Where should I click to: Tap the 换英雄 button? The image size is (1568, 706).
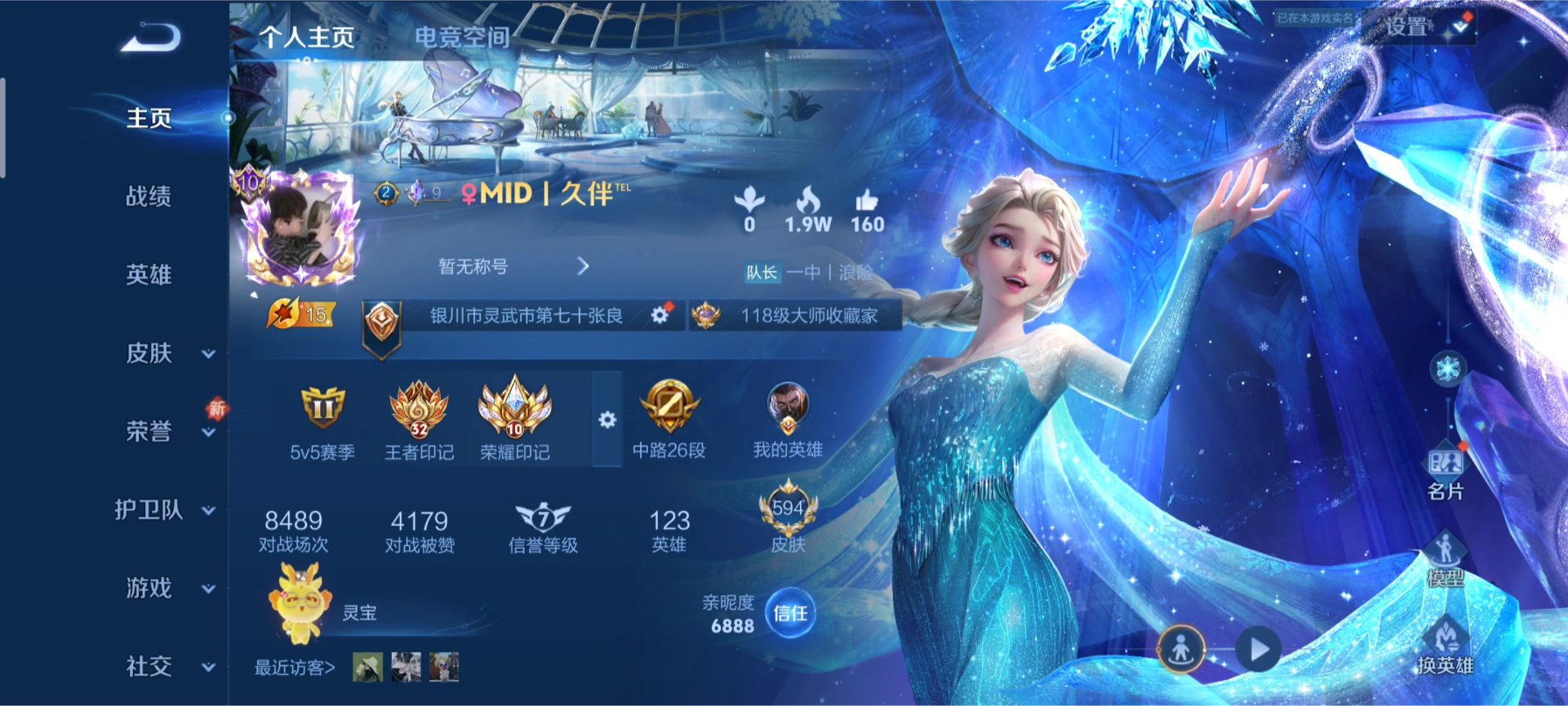[1445, 646]
